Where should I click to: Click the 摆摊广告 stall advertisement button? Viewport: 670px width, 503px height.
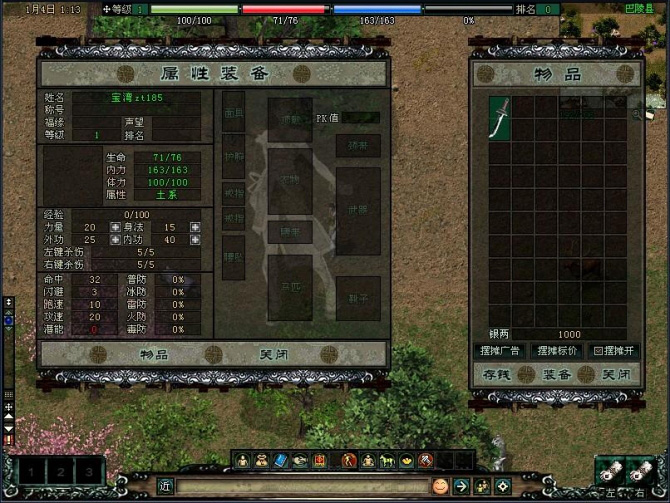point(498,351)
